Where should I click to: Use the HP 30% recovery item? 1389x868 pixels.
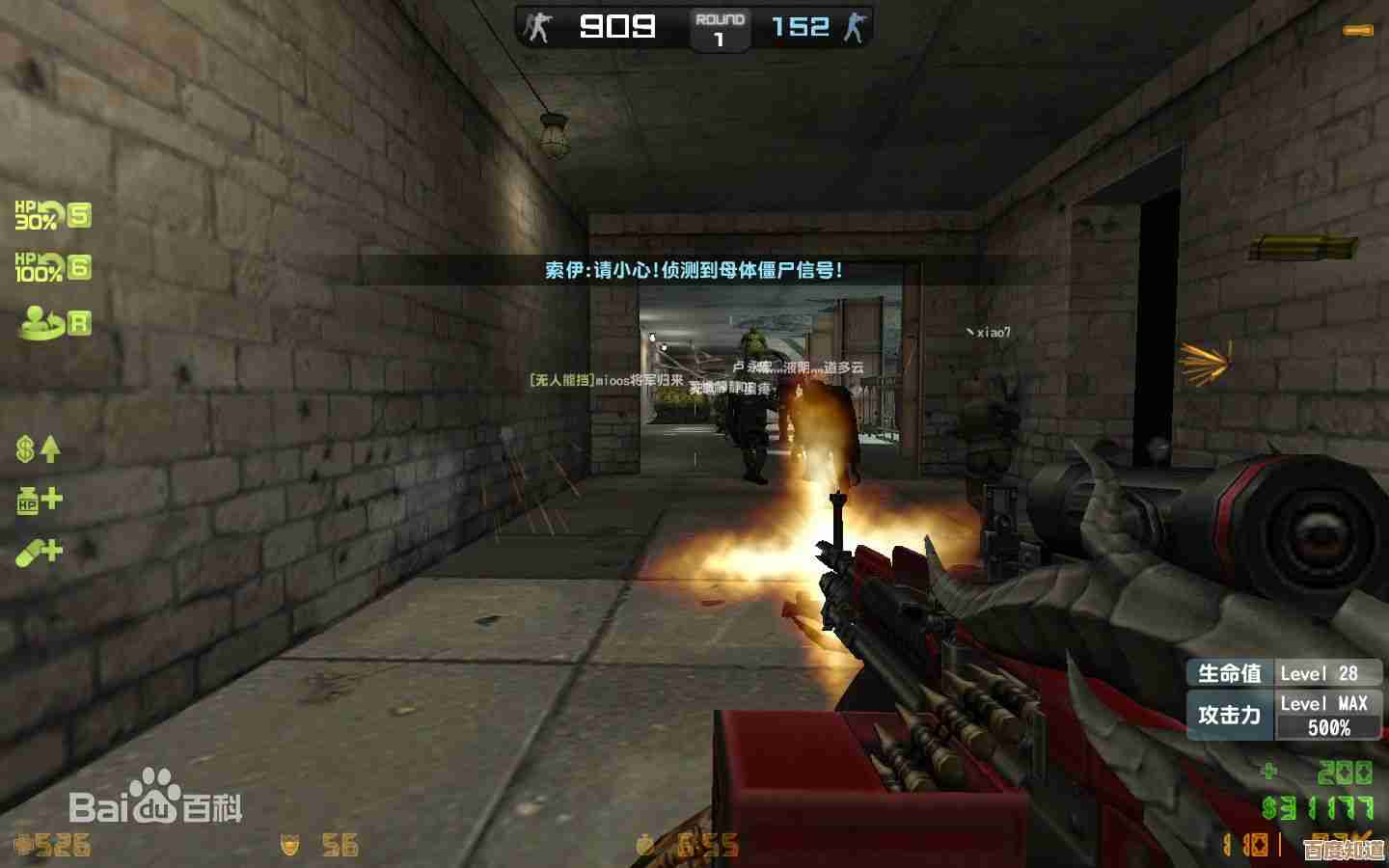[51, 215]
